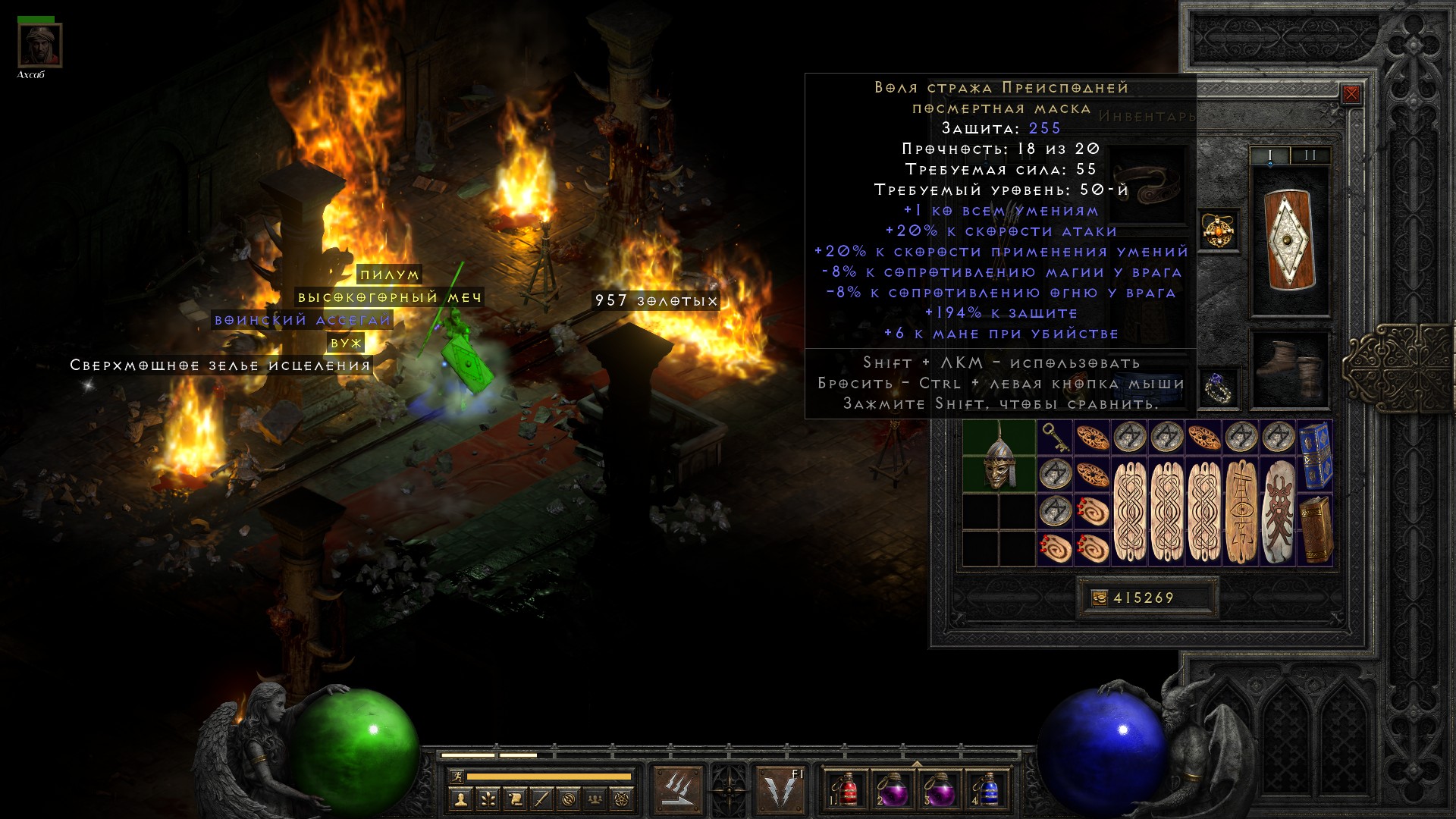Pick up the brown tome in inventory
Viewport: 1456px width, 819px height.
coord(1316,529)
